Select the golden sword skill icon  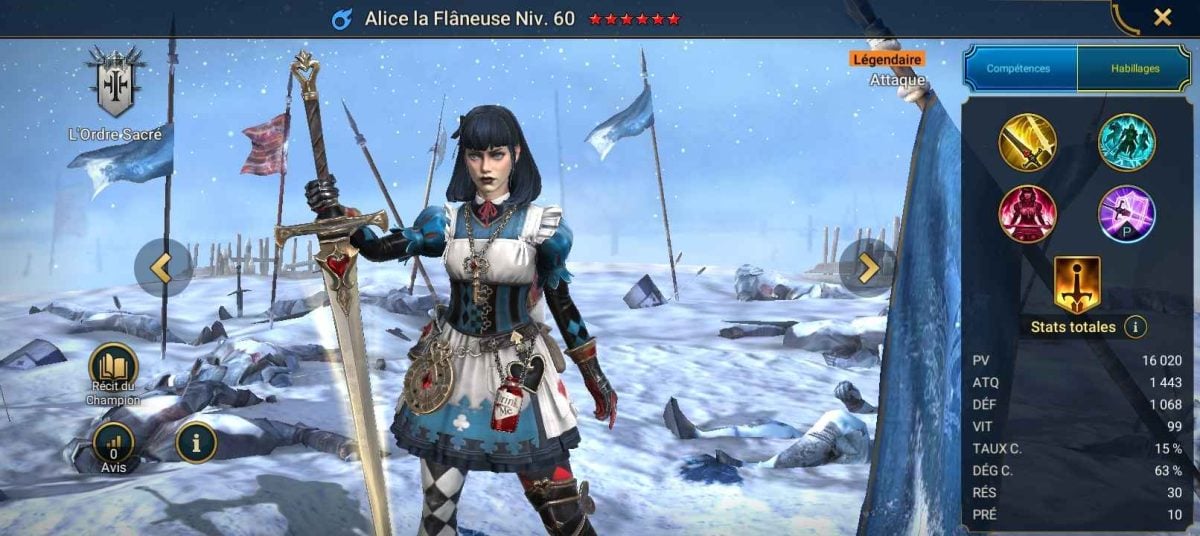(1027, 143)
